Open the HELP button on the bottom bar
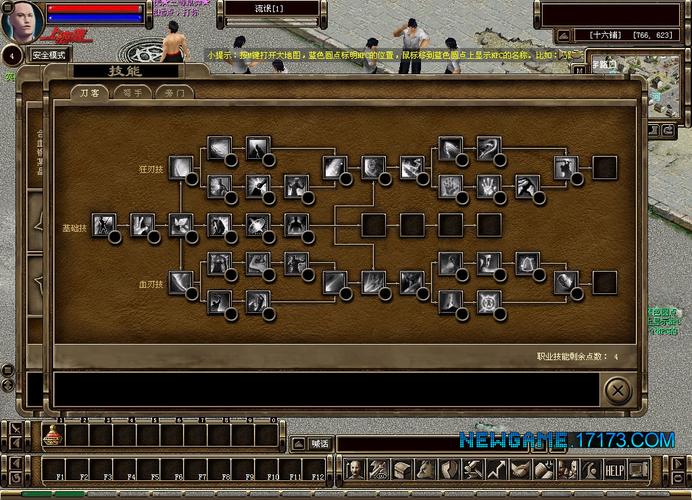 pyautogui.click(x=614, y=469)
